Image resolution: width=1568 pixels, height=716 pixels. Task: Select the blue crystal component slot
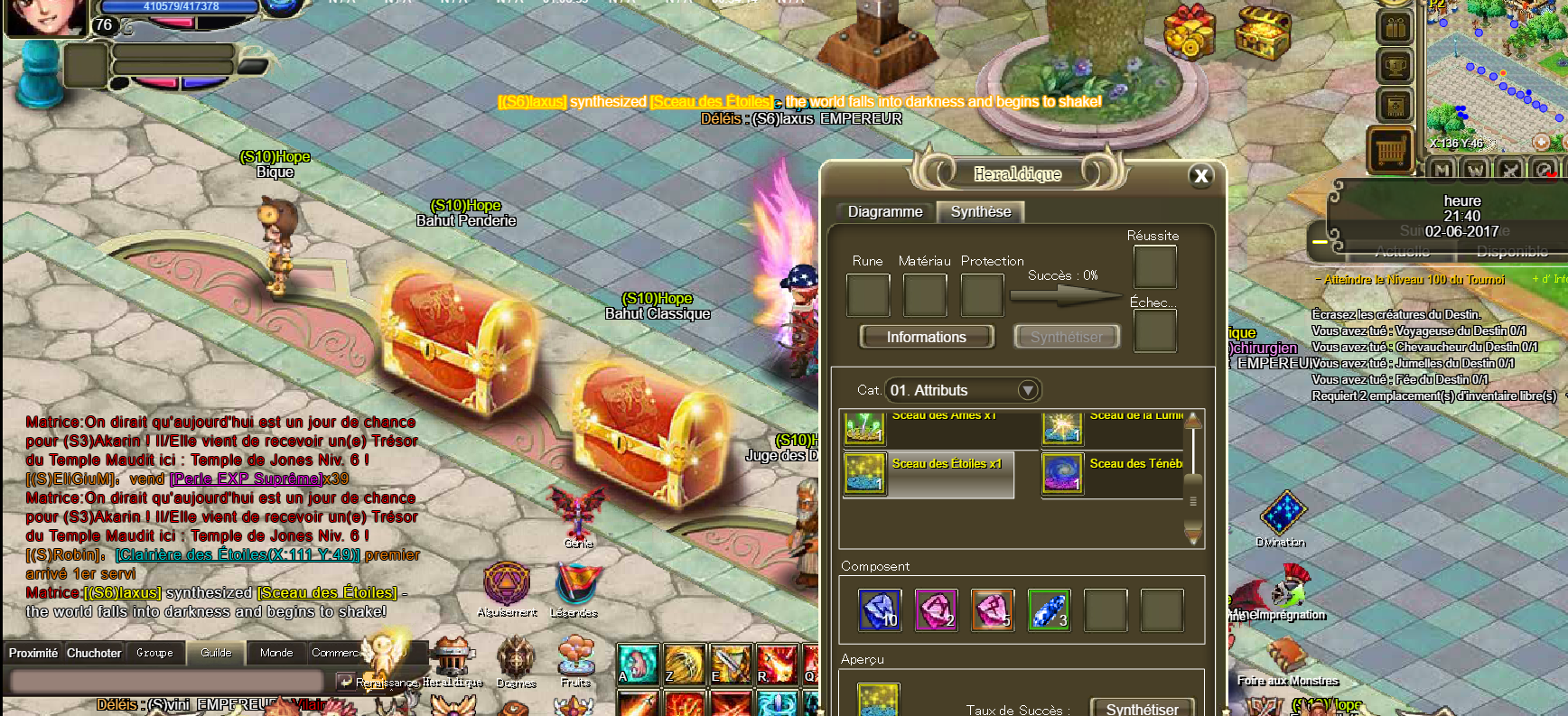point(879,609)
